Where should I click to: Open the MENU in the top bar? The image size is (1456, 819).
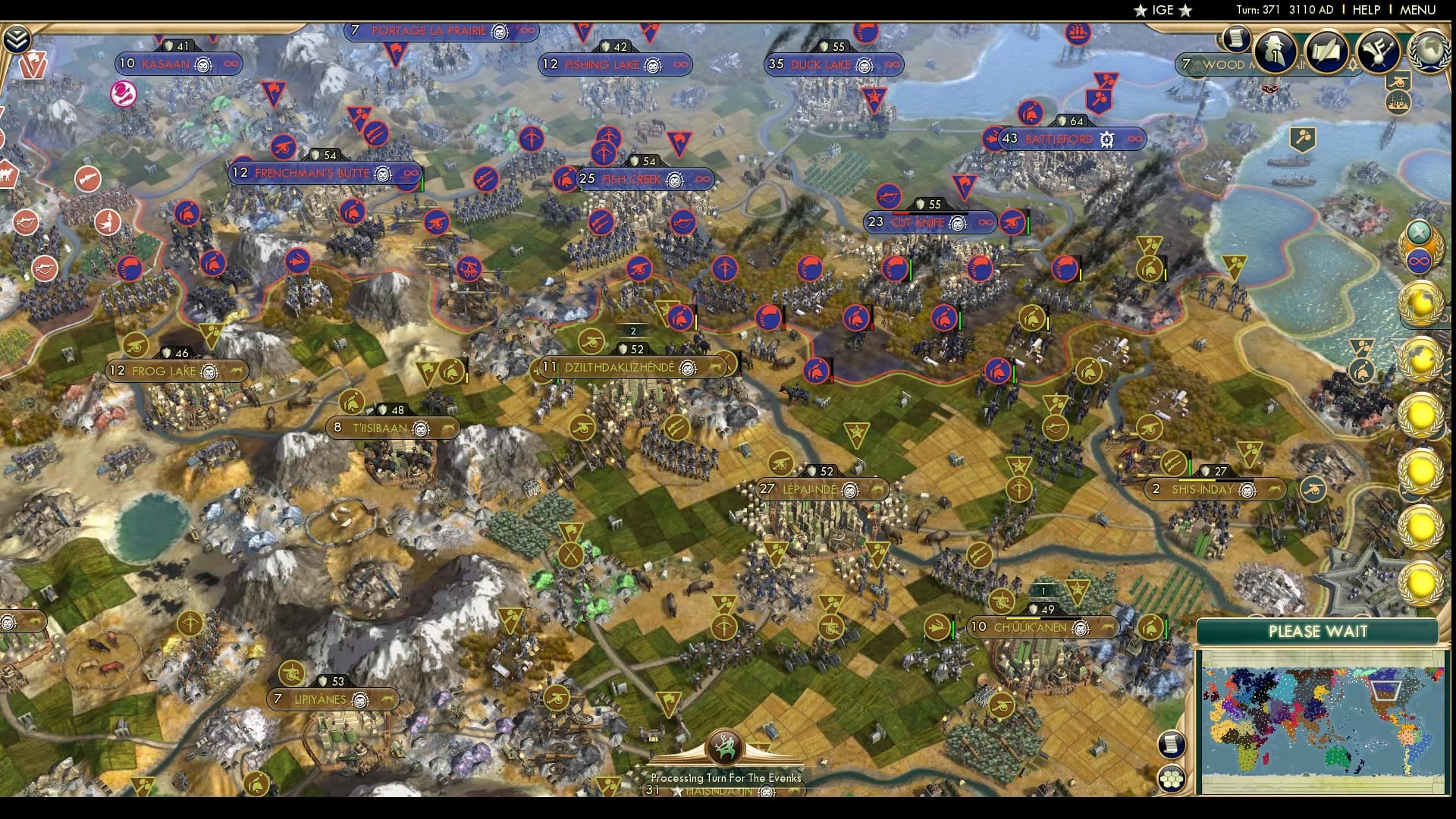[x=1417, y=10]
